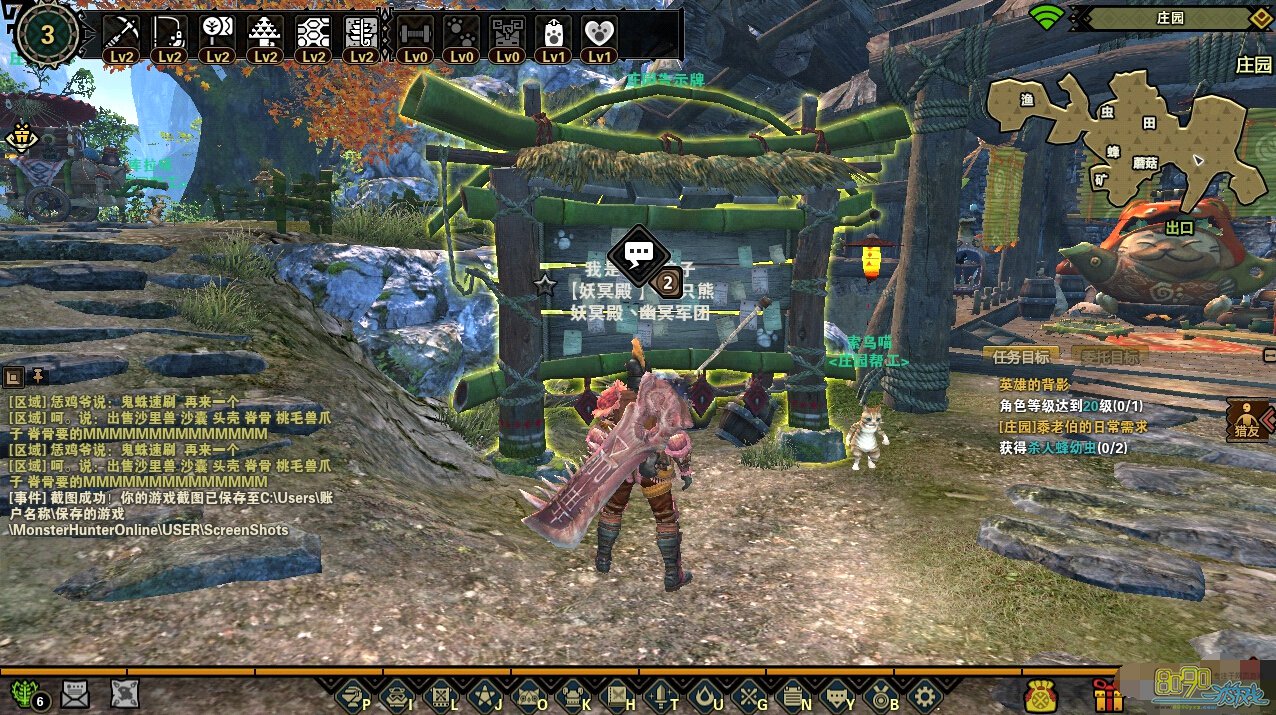Toggle the chat window pin button
This screenshot has height=715, width=1276.
[39, 376]
